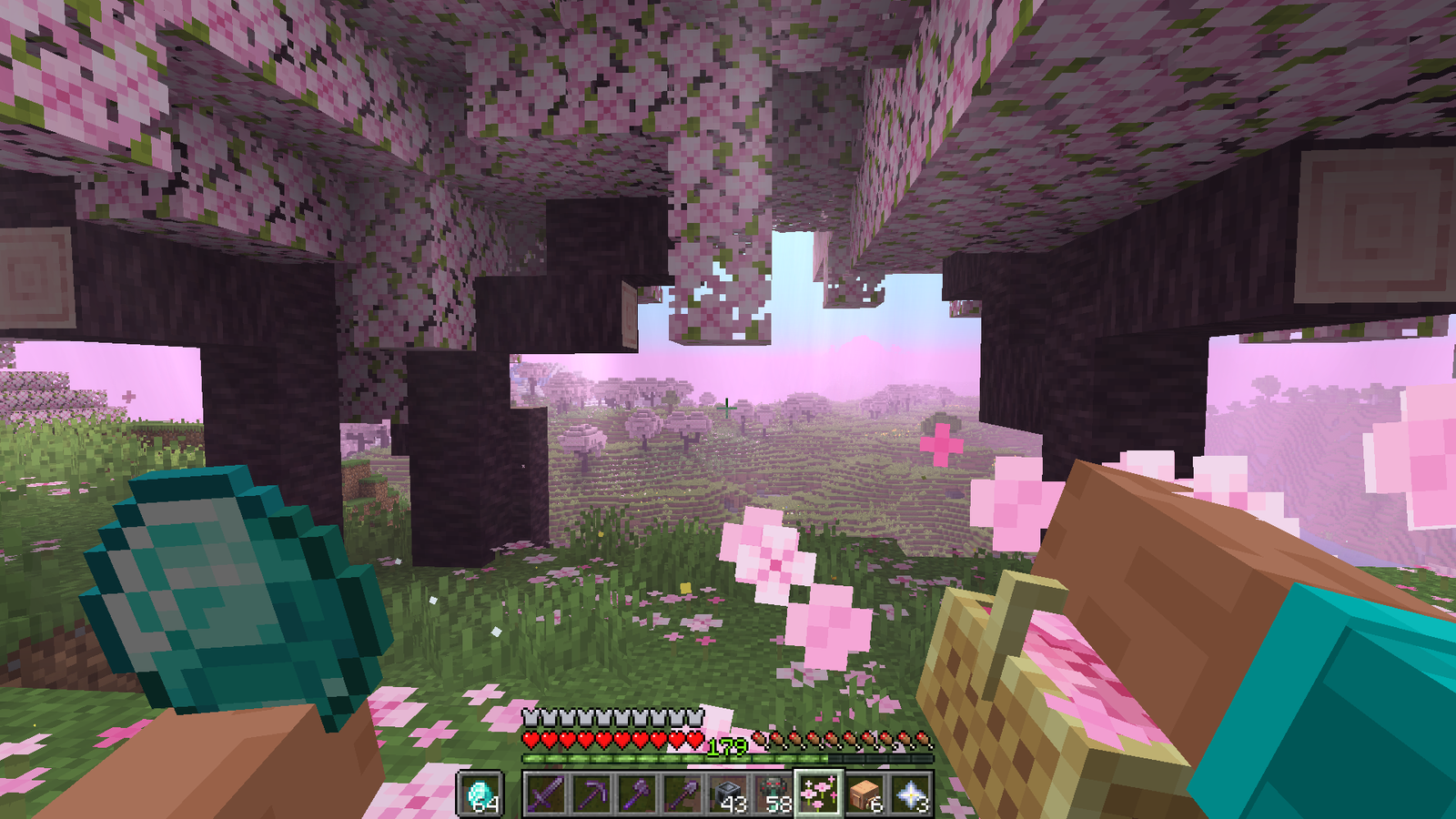Pick the red-eyed mob head stack of 58
The height and width of the screenshot is (819, 1456).
pos(773,794)
